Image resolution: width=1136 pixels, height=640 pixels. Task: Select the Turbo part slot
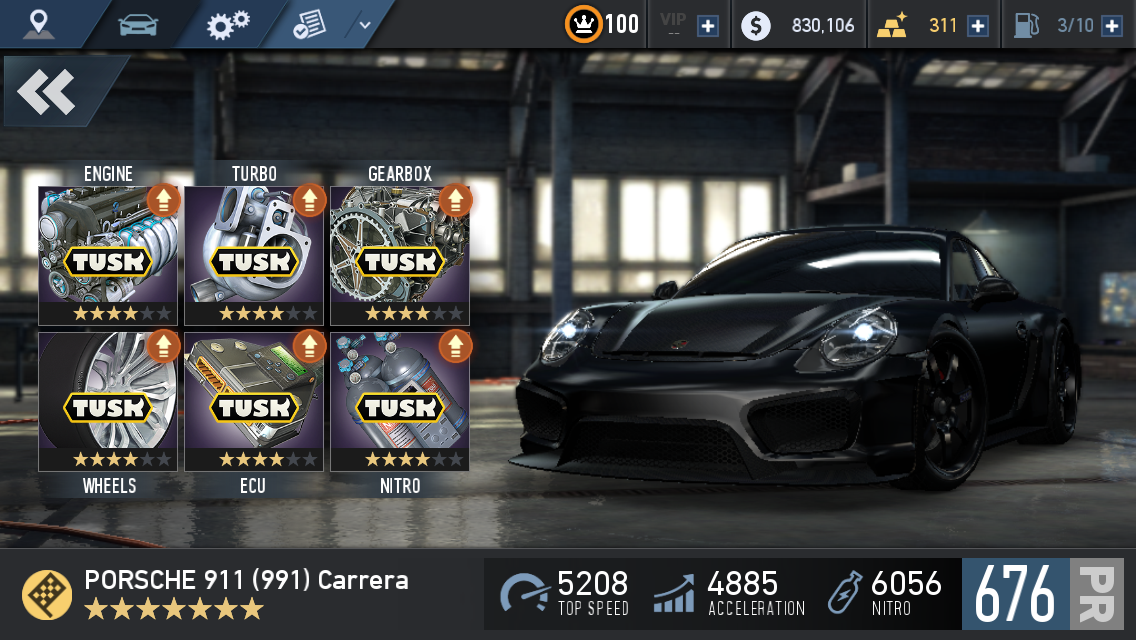pos(254,255)
